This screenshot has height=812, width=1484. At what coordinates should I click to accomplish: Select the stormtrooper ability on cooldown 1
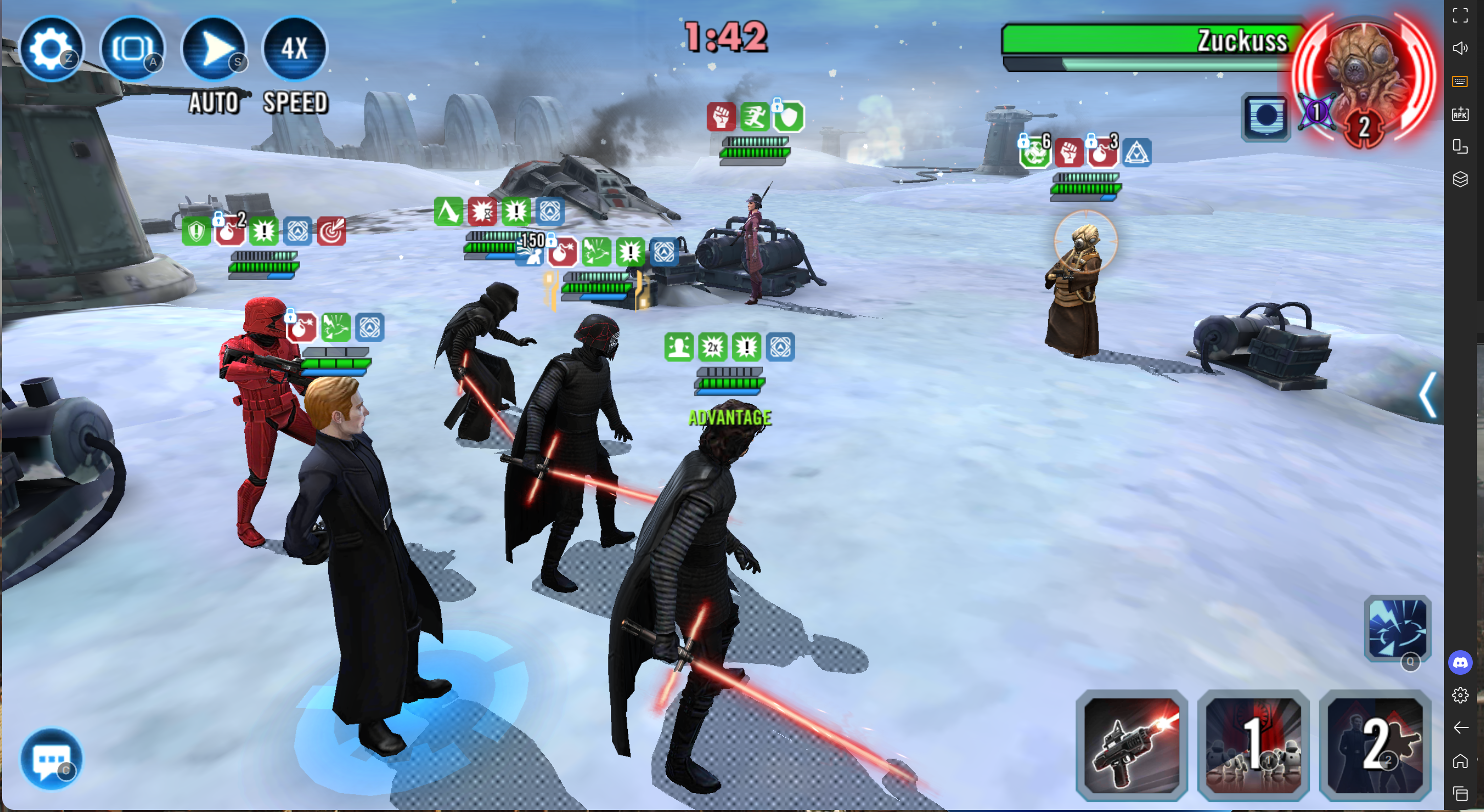pos(1253,745)
